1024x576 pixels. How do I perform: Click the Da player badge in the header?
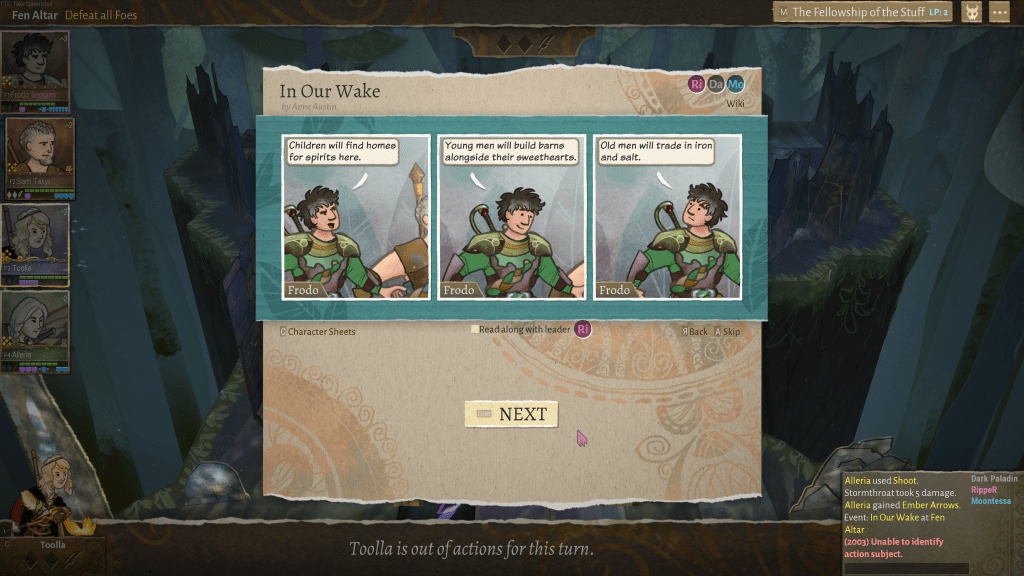click(716, 84)
